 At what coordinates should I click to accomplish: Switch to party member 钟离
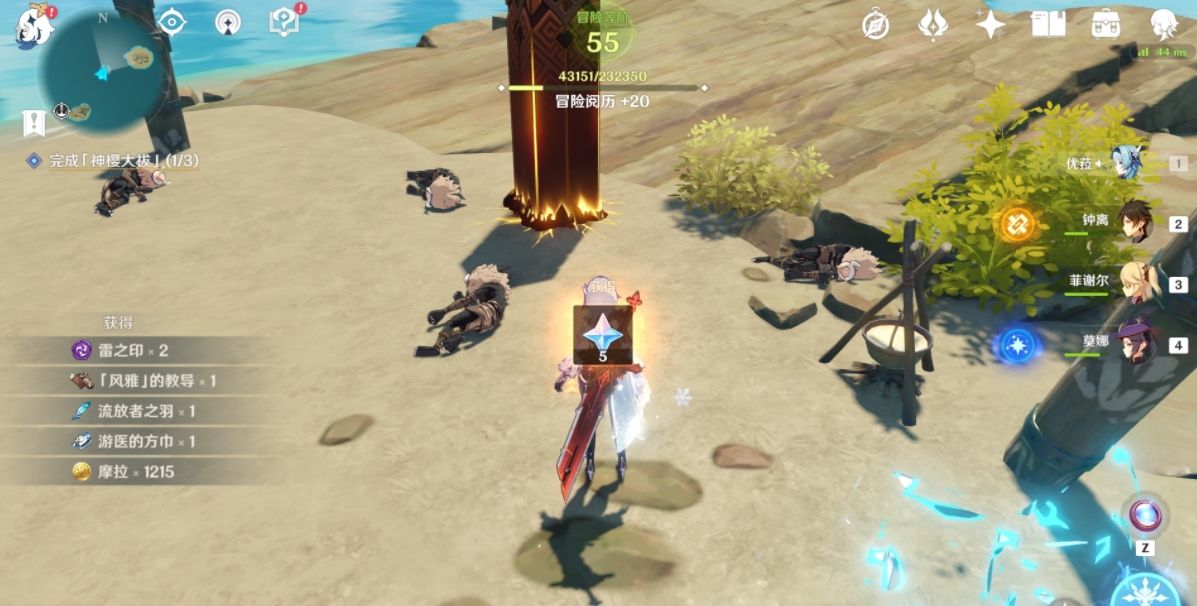pos(1135,223)
